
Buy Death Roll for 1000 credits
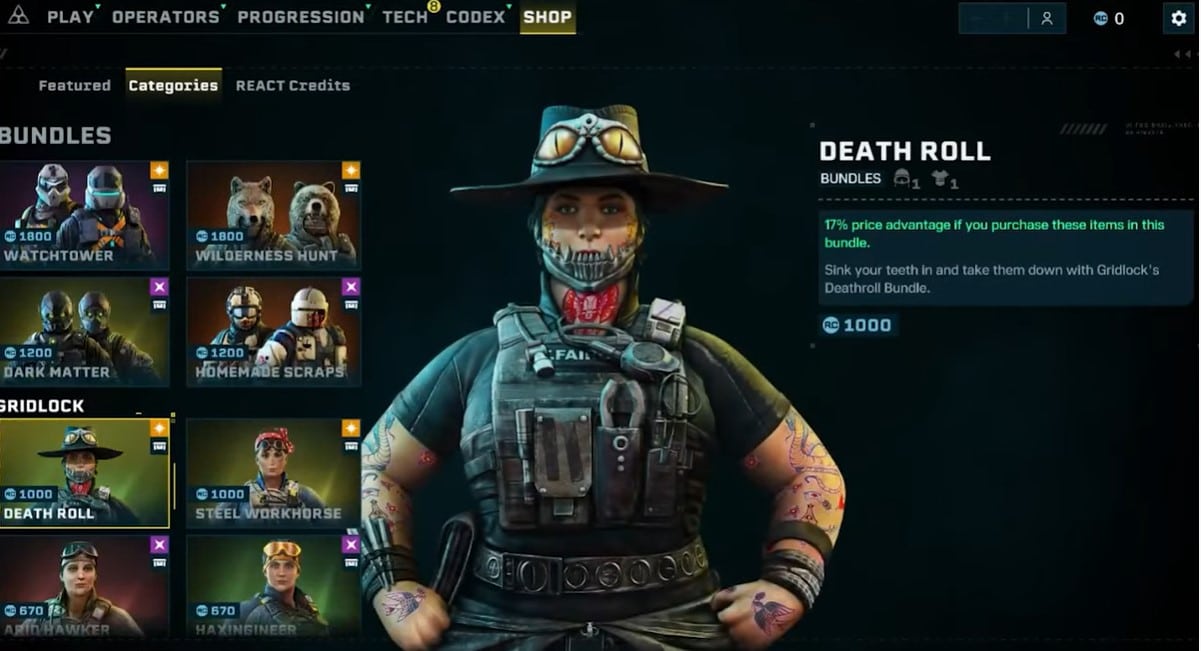(x=858, y=325)
